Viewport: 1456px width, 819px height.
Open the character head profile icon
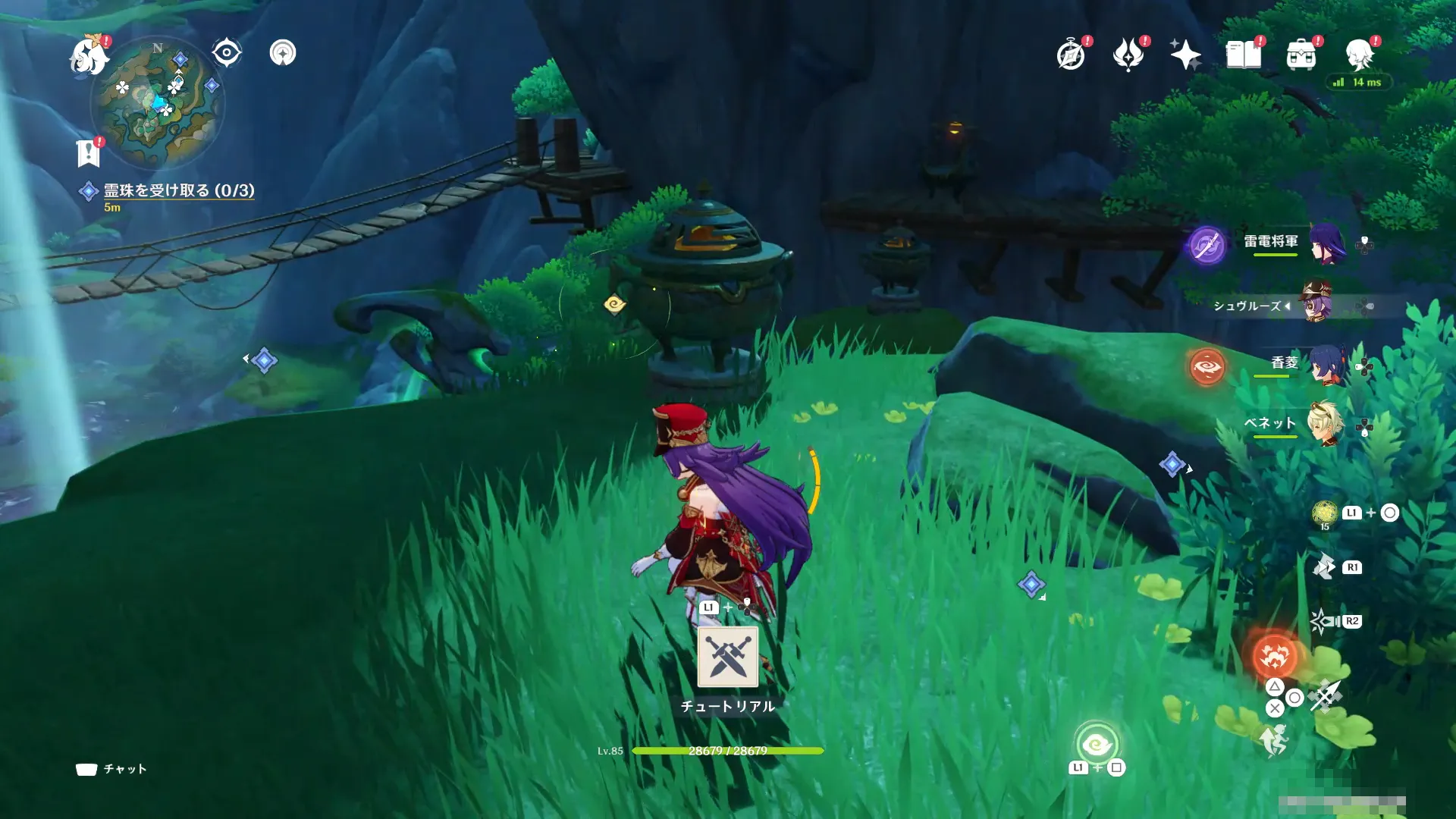tap(1359, 55)
